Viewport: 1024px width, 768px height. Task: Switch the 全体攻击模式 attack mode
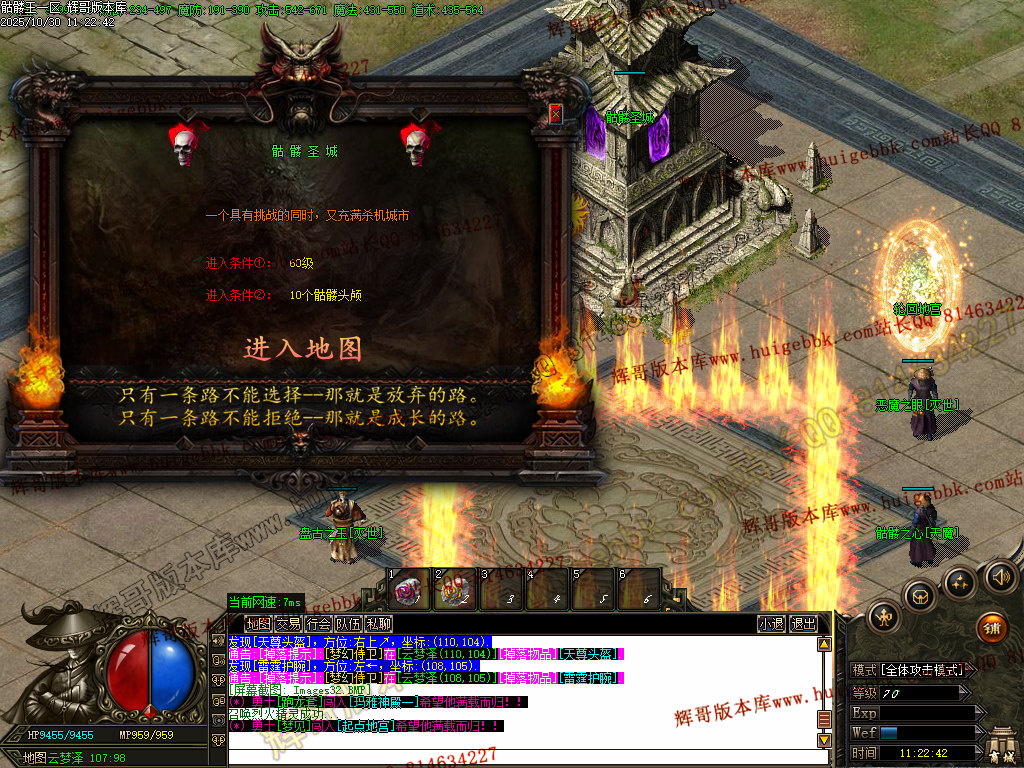point(922,670)
